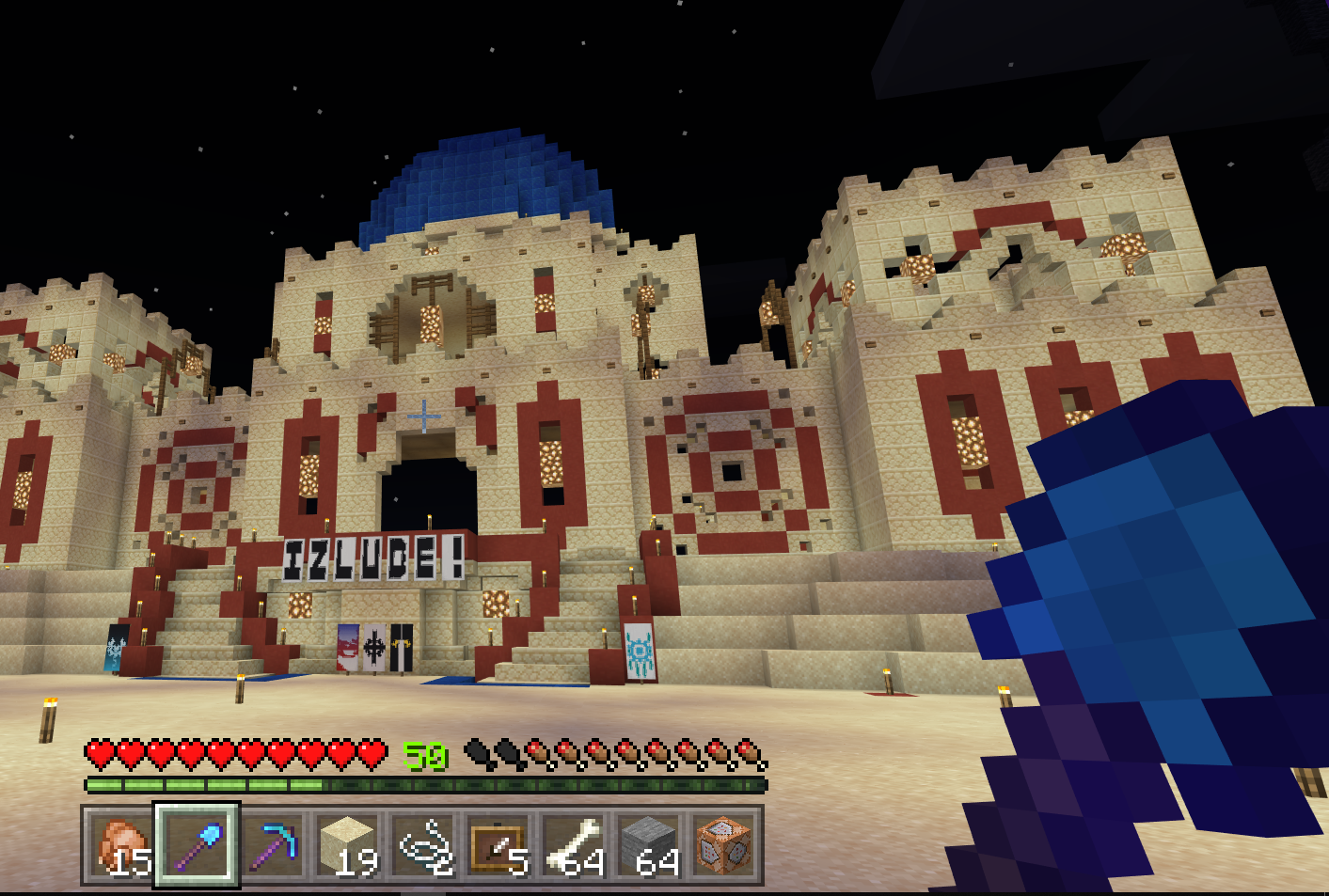Choose the item frame slot
This screenshot has height=896, width=1329.
(498, 844)
